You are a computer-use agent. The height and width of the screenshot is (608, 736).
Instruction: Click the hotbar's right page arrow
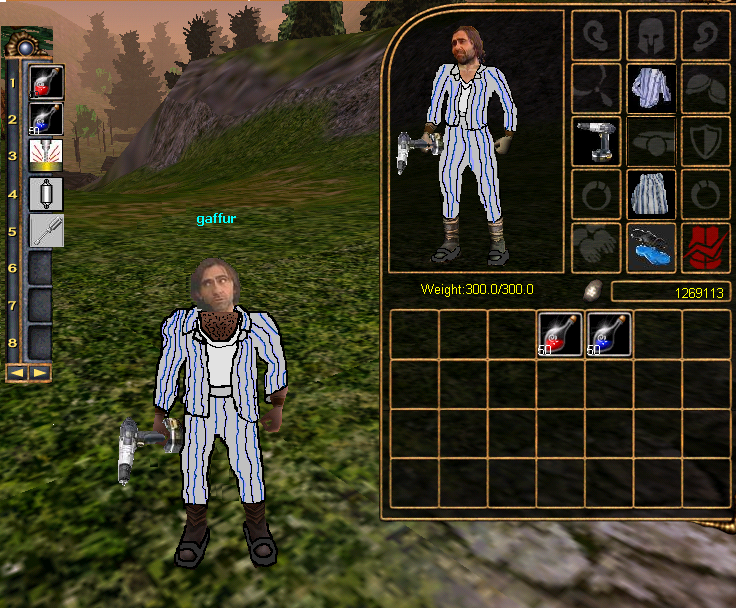tap(38, 373)
